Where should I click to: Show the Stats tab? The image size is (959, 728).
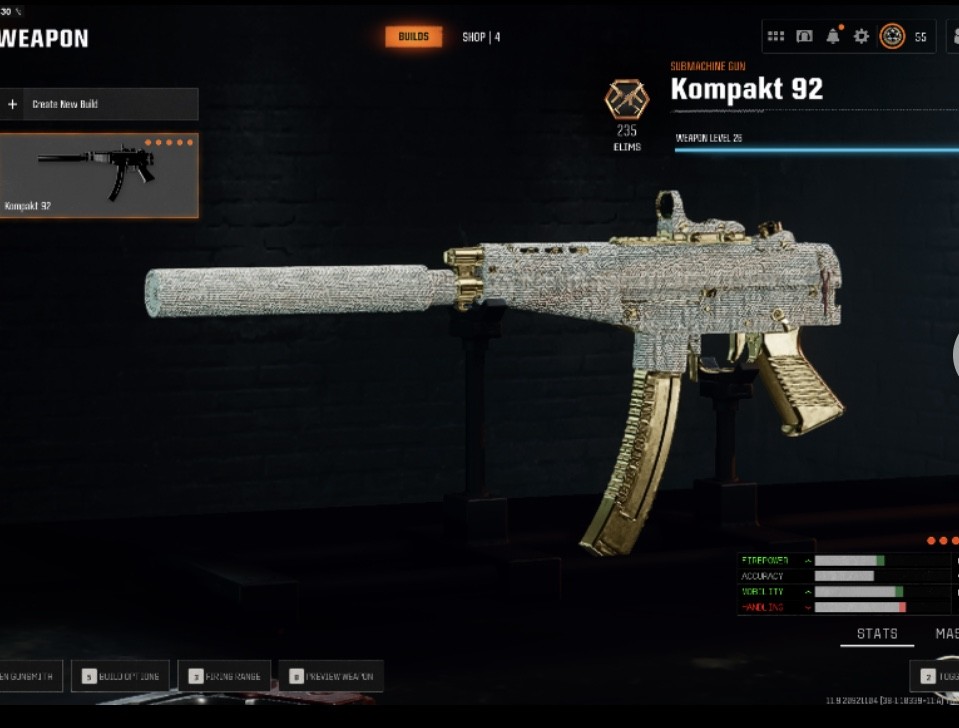click(876, 634)
